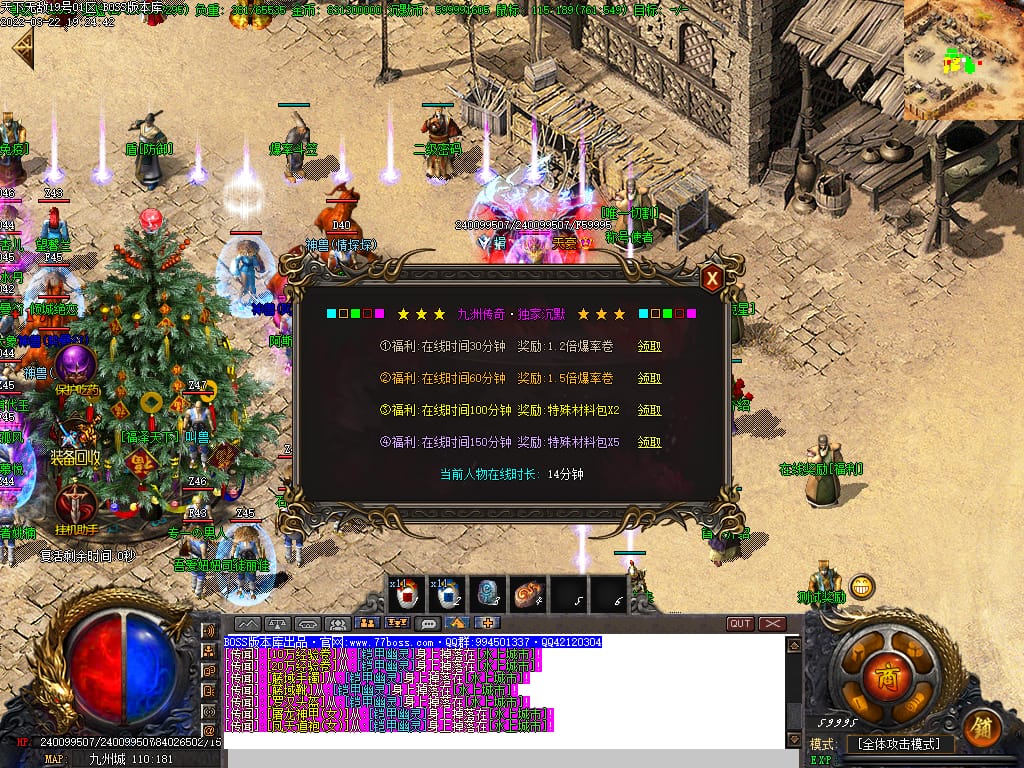Change the 全体攻击模式 attack mode

(x=899, y=744)
